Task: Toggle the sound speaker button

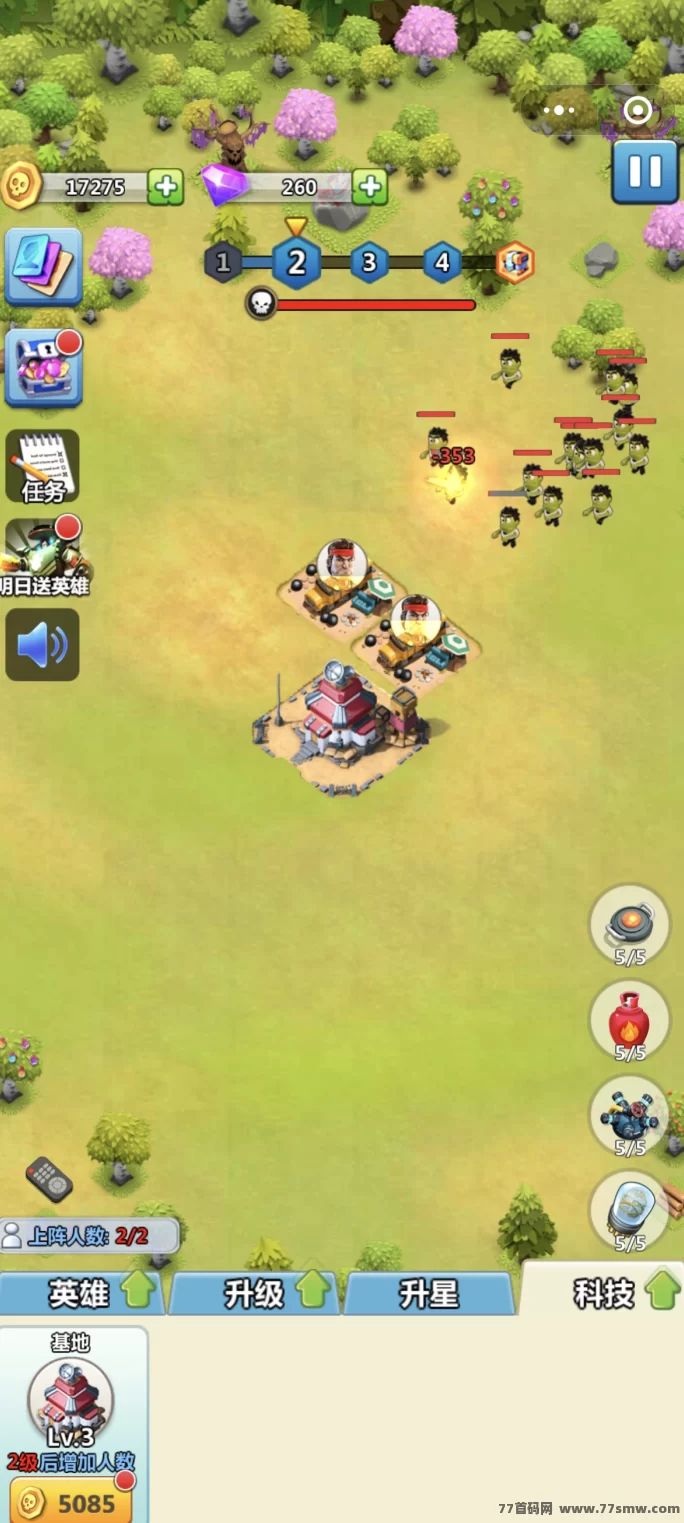Action: pos(43,645)
